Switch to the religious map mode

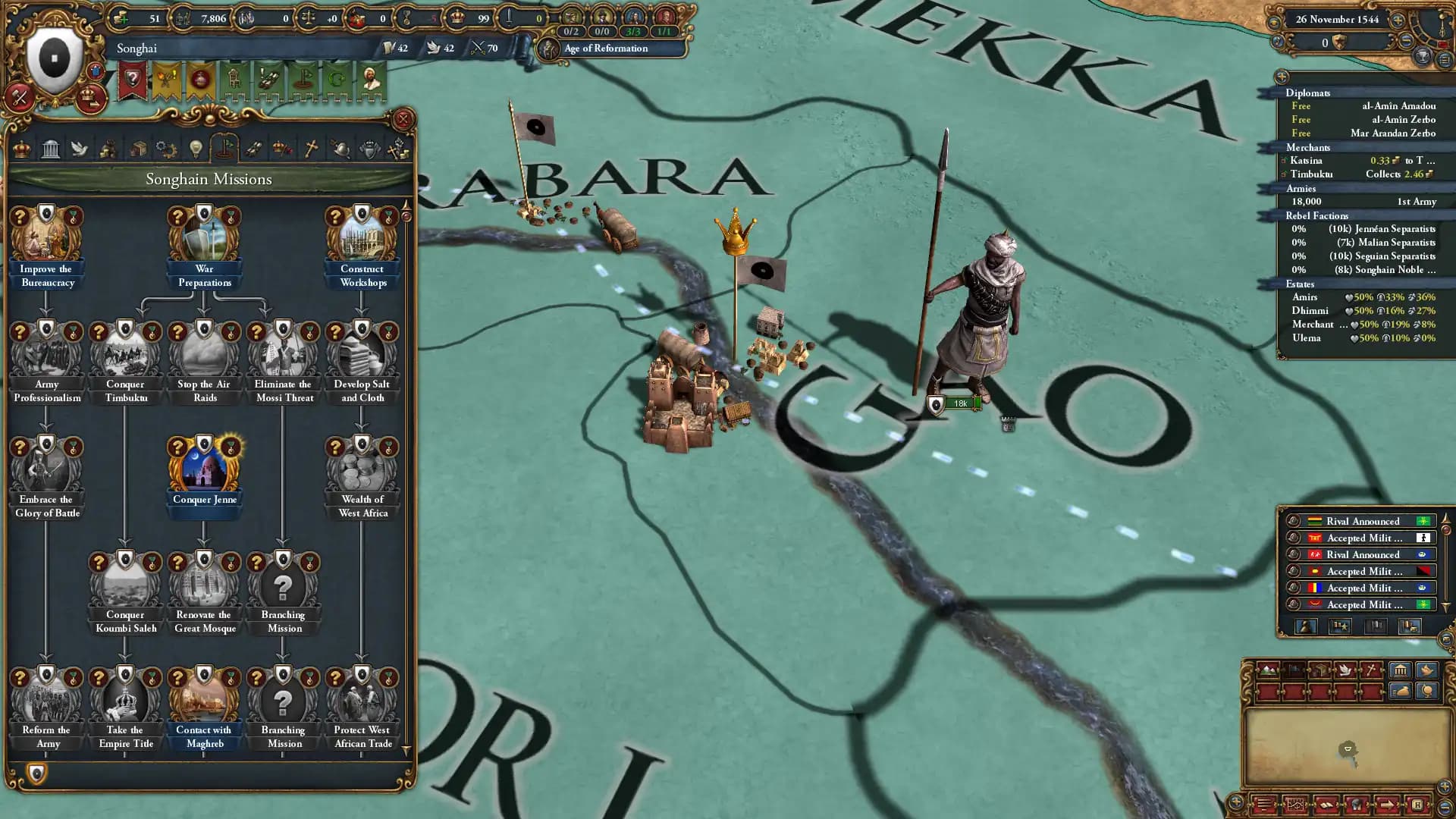click(x=1372, y=670)
